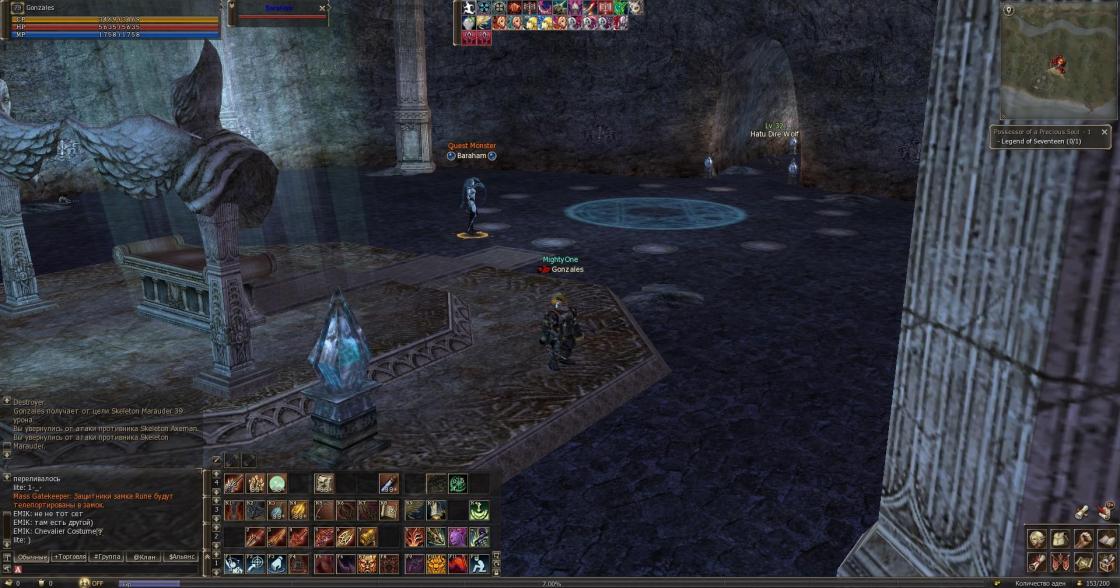Close the Baraham target window
The image size is (1120, 588).
pyautogui.click(x=322, y=8)
